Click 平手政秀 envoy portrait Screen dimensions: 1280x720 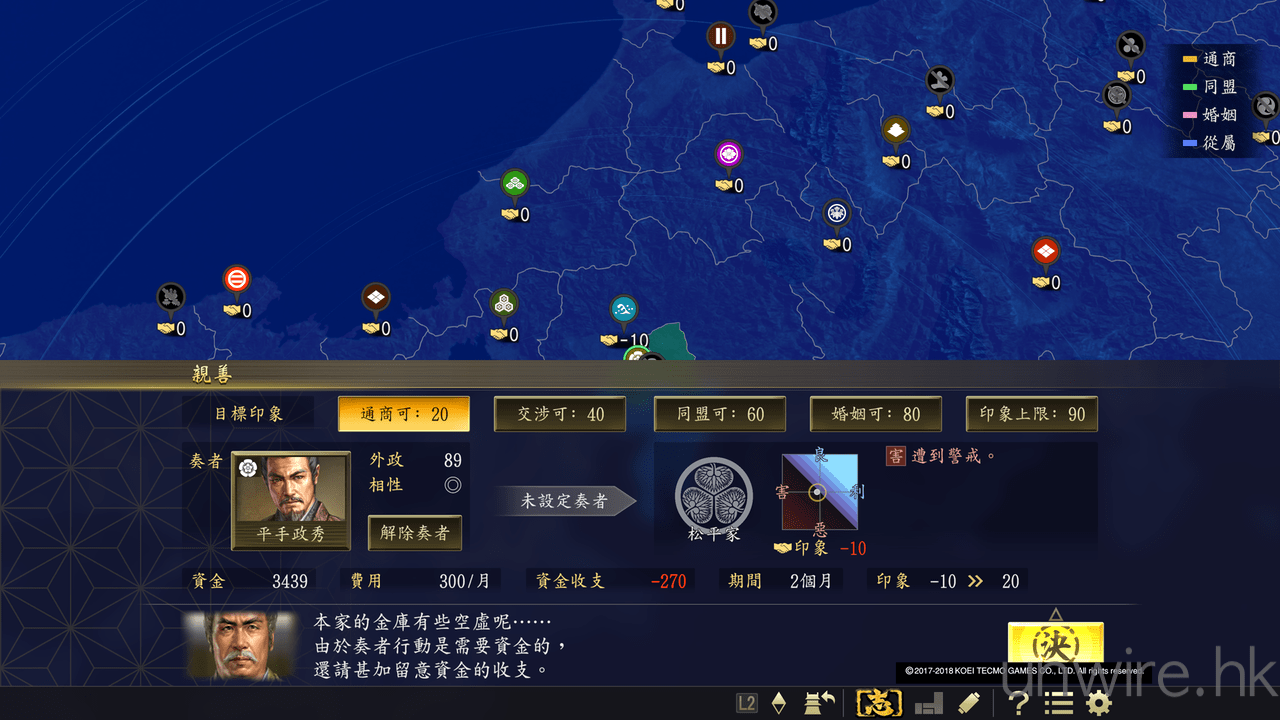[291, 500]
